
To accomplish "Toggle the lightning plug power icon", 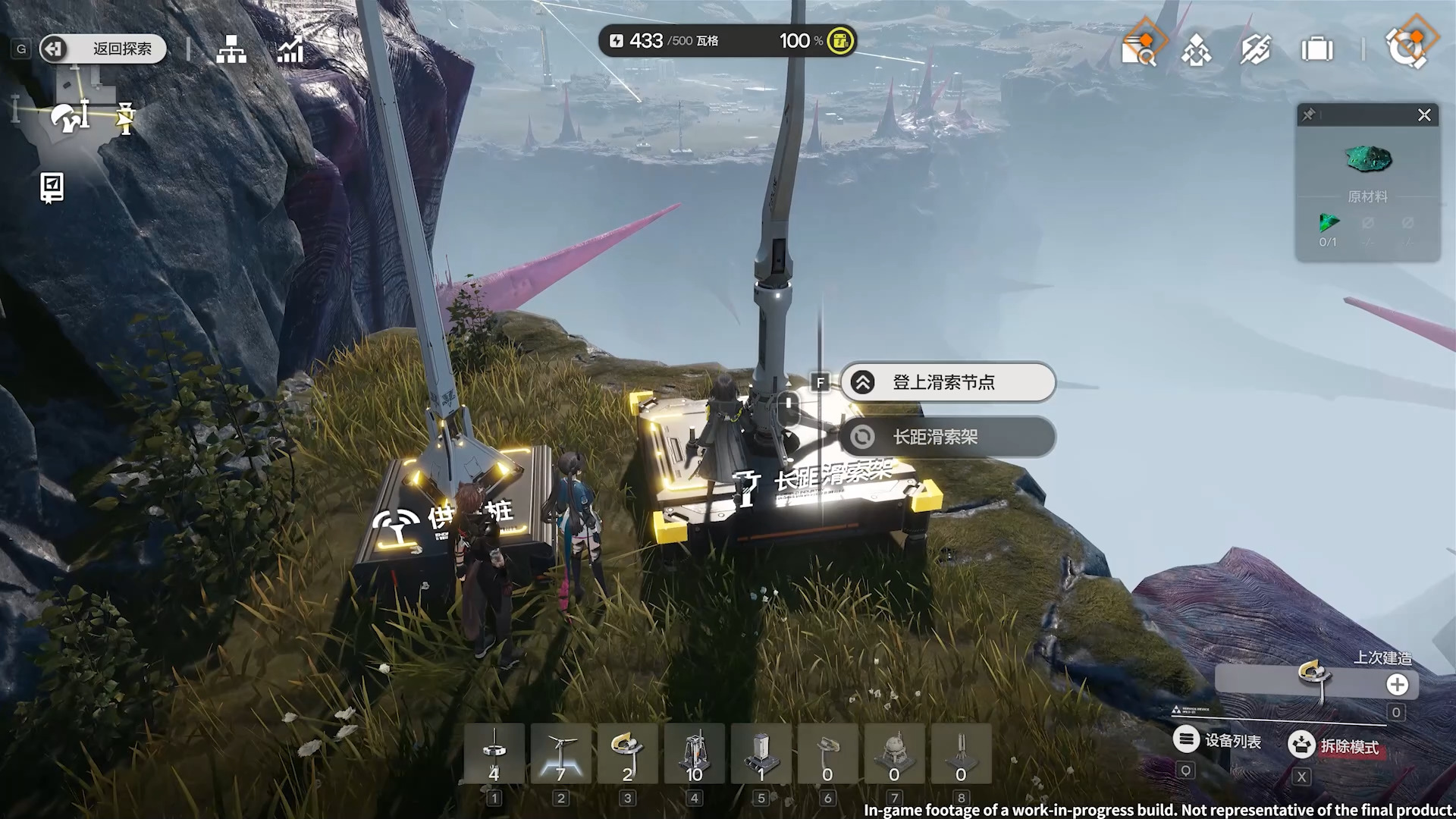I will coord(1256,50).
